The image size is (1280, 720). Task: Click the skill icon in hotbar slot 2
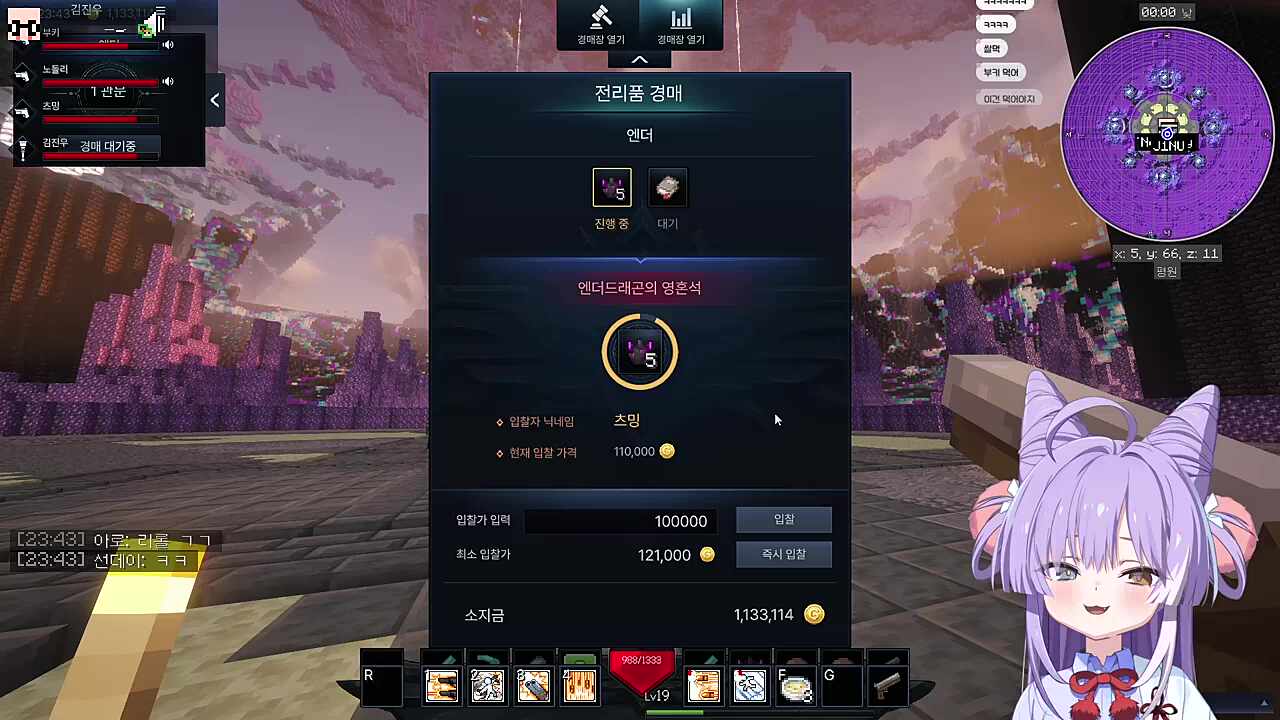point(487,685)
